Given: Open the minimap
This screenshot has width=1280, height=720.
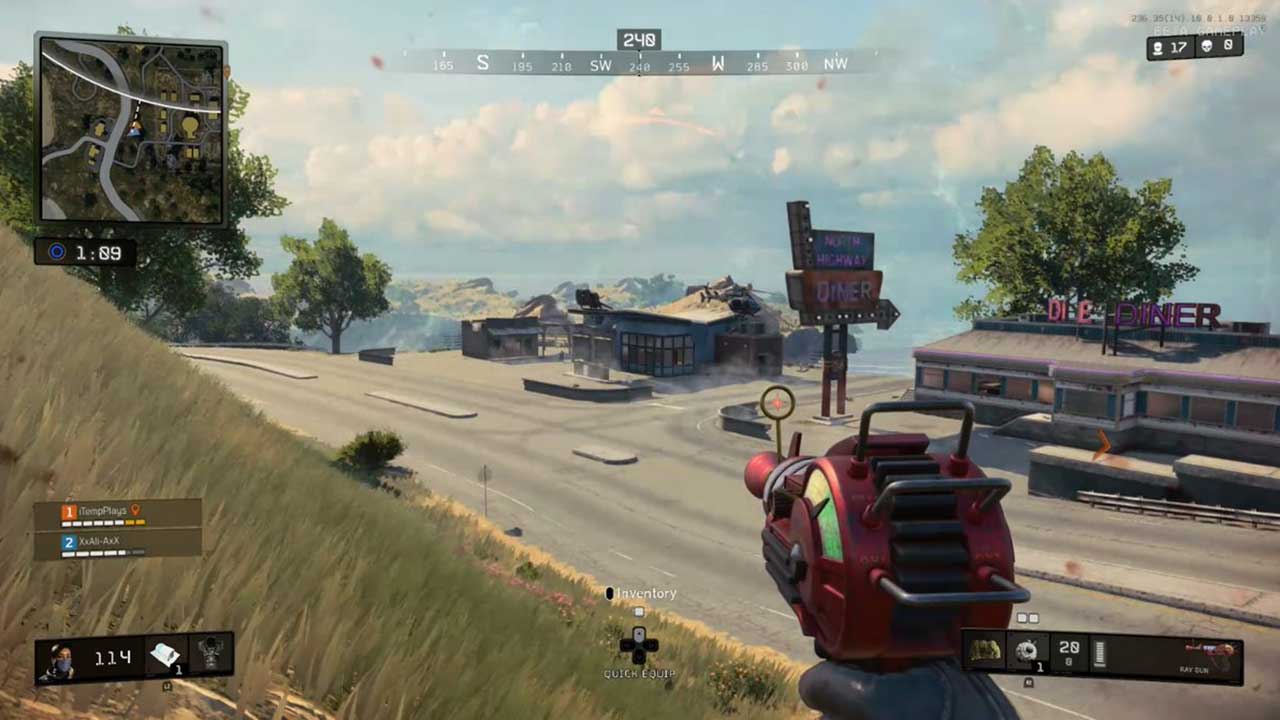Looking at the screenshot, I should [x=130, y=130].
